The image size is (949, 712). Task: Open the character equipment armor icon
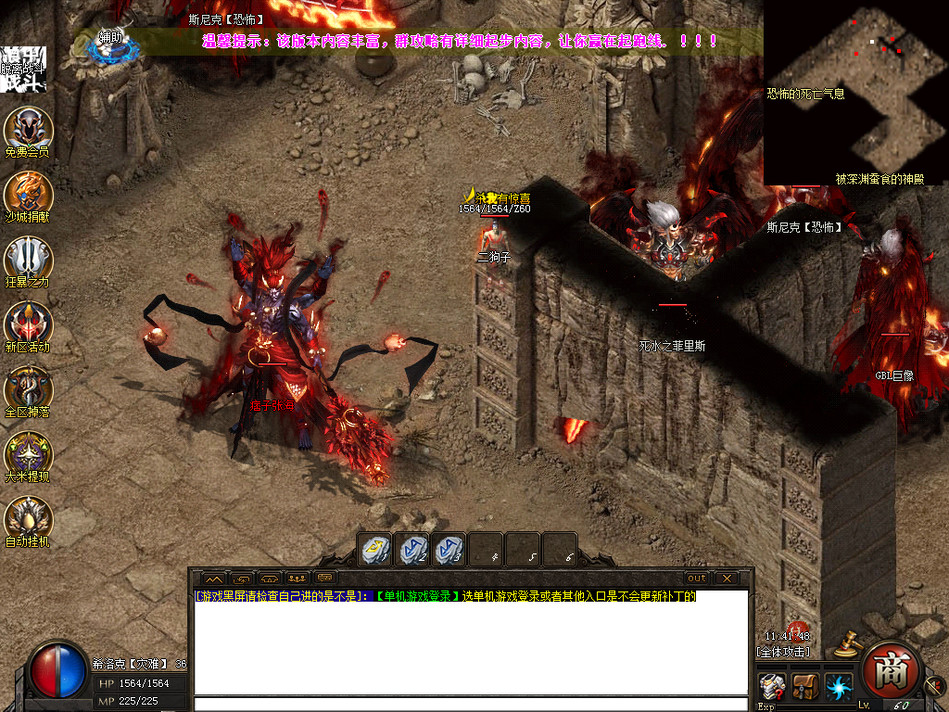coord(771,685)
